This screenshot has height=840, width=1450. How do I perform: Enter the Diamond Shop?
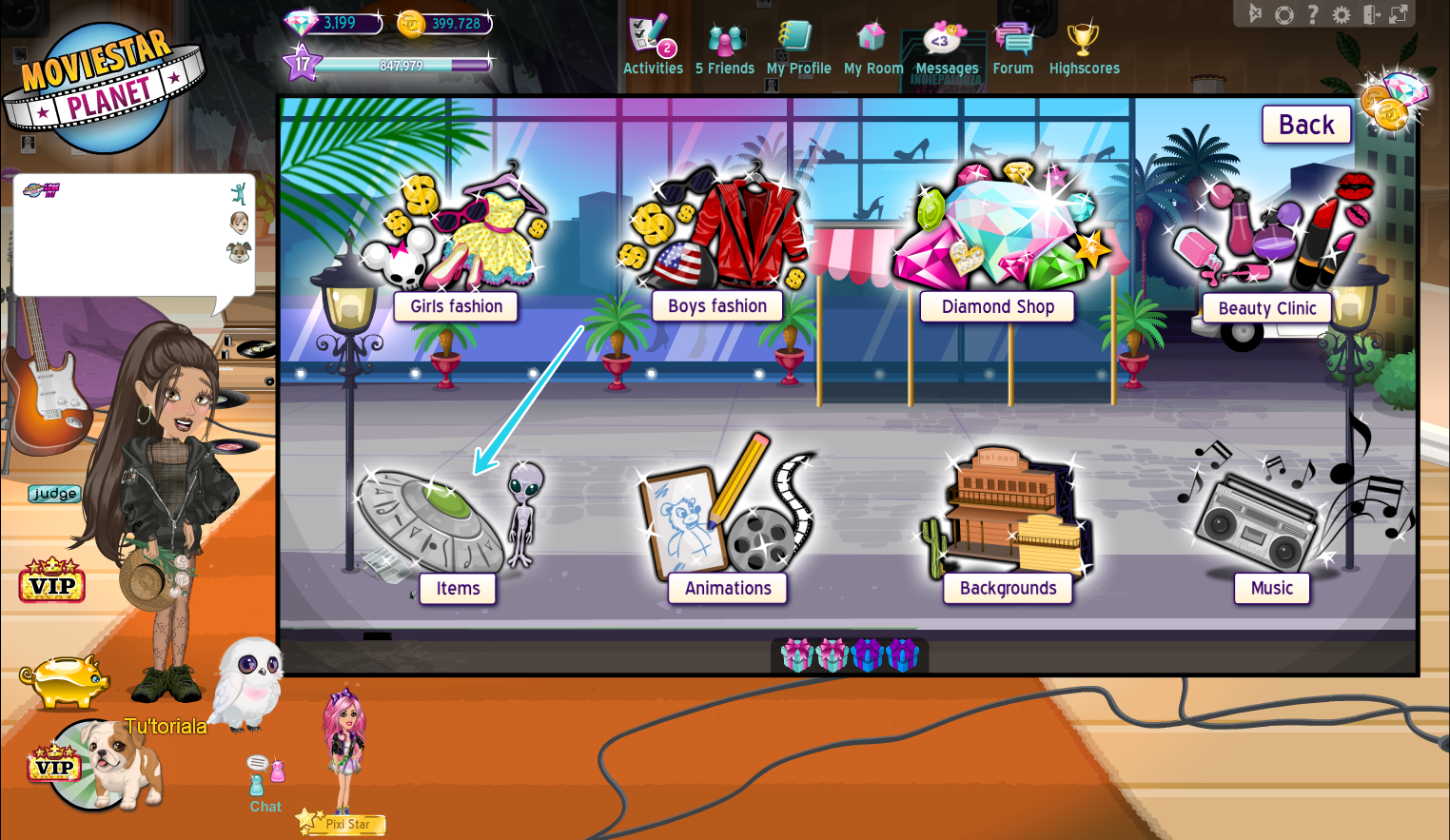997,306
